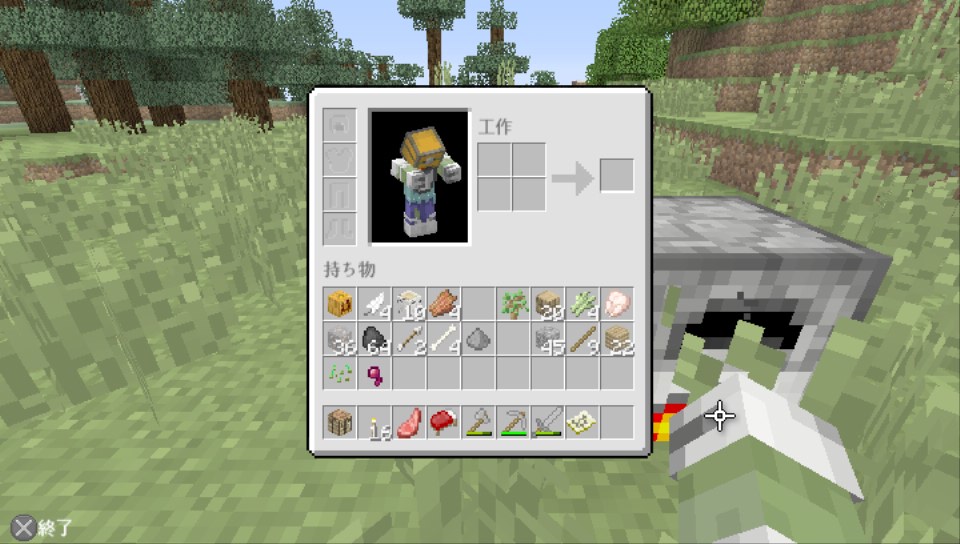The height and width of the screenshot is (544, 960).
Task: Select the raw porkchop in the hotbar
Action: [409, 423]
